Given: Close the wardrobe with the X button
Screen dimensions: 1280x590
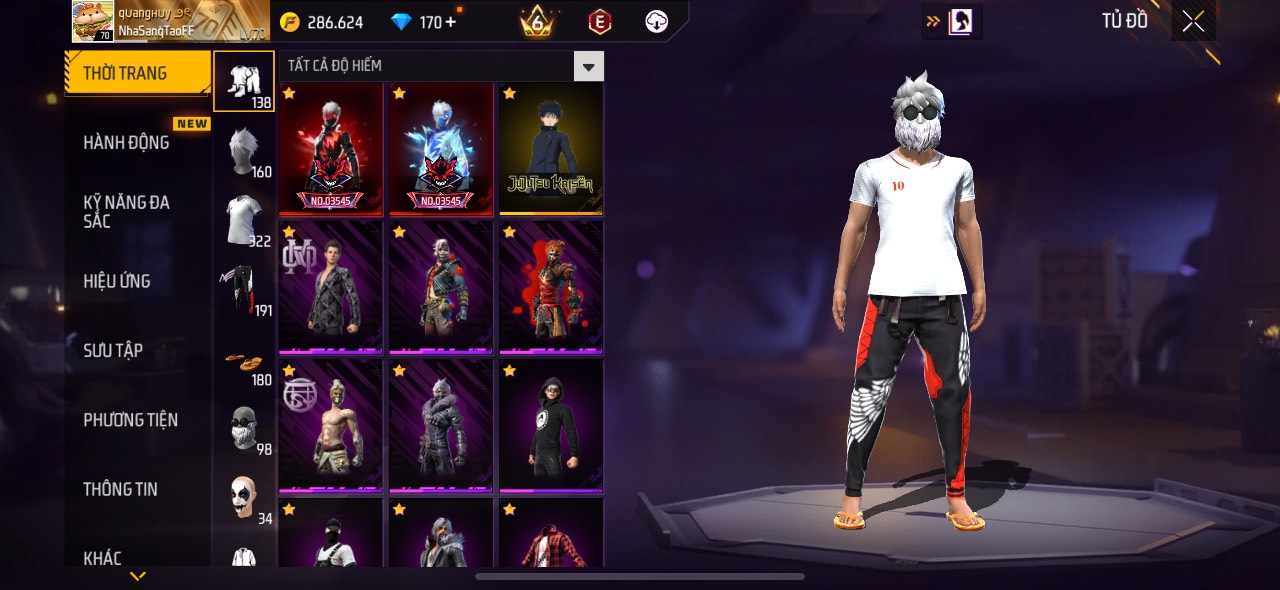Looking at the screenshot, I should click(1193, 22).
